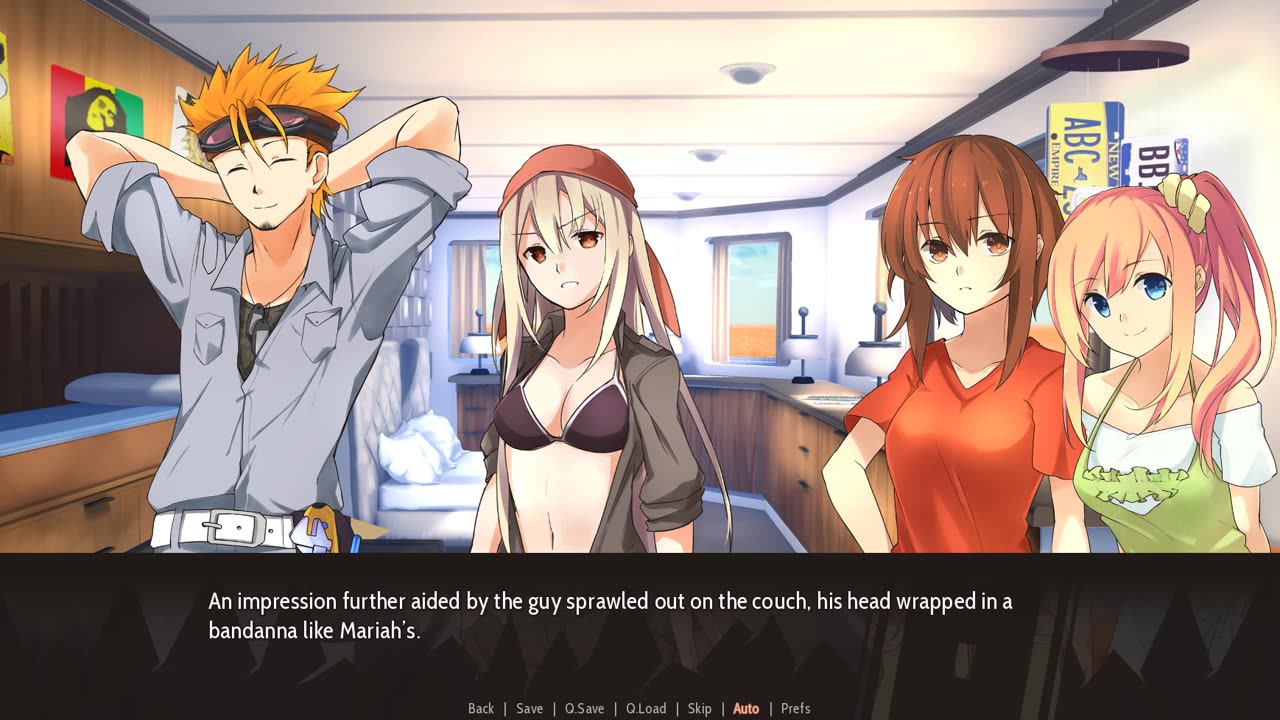
Task: Open the Prefs menu
Action: tap(795, 709)
